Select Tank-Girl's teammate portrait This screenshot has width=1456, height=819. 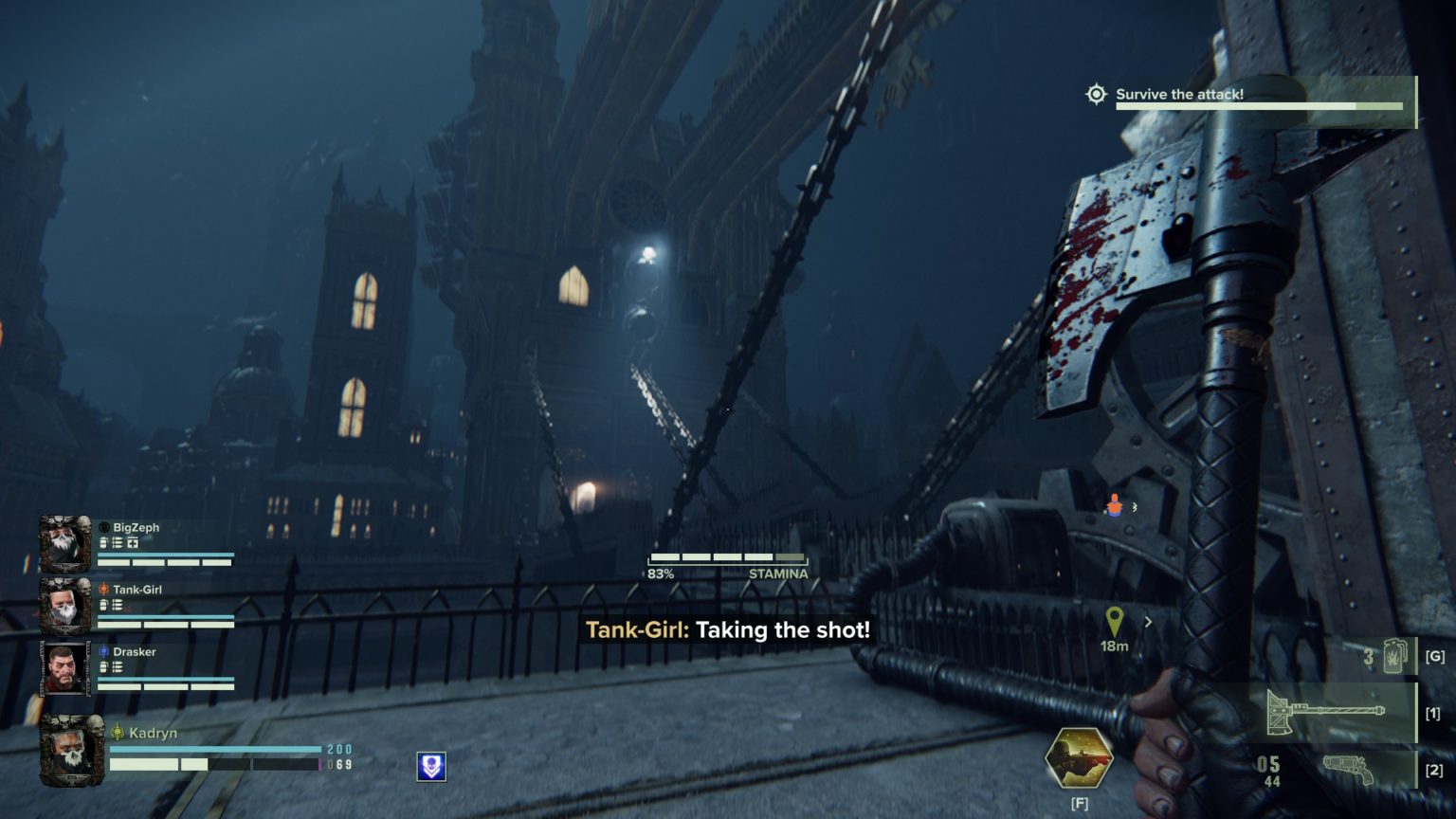[64, 606]
